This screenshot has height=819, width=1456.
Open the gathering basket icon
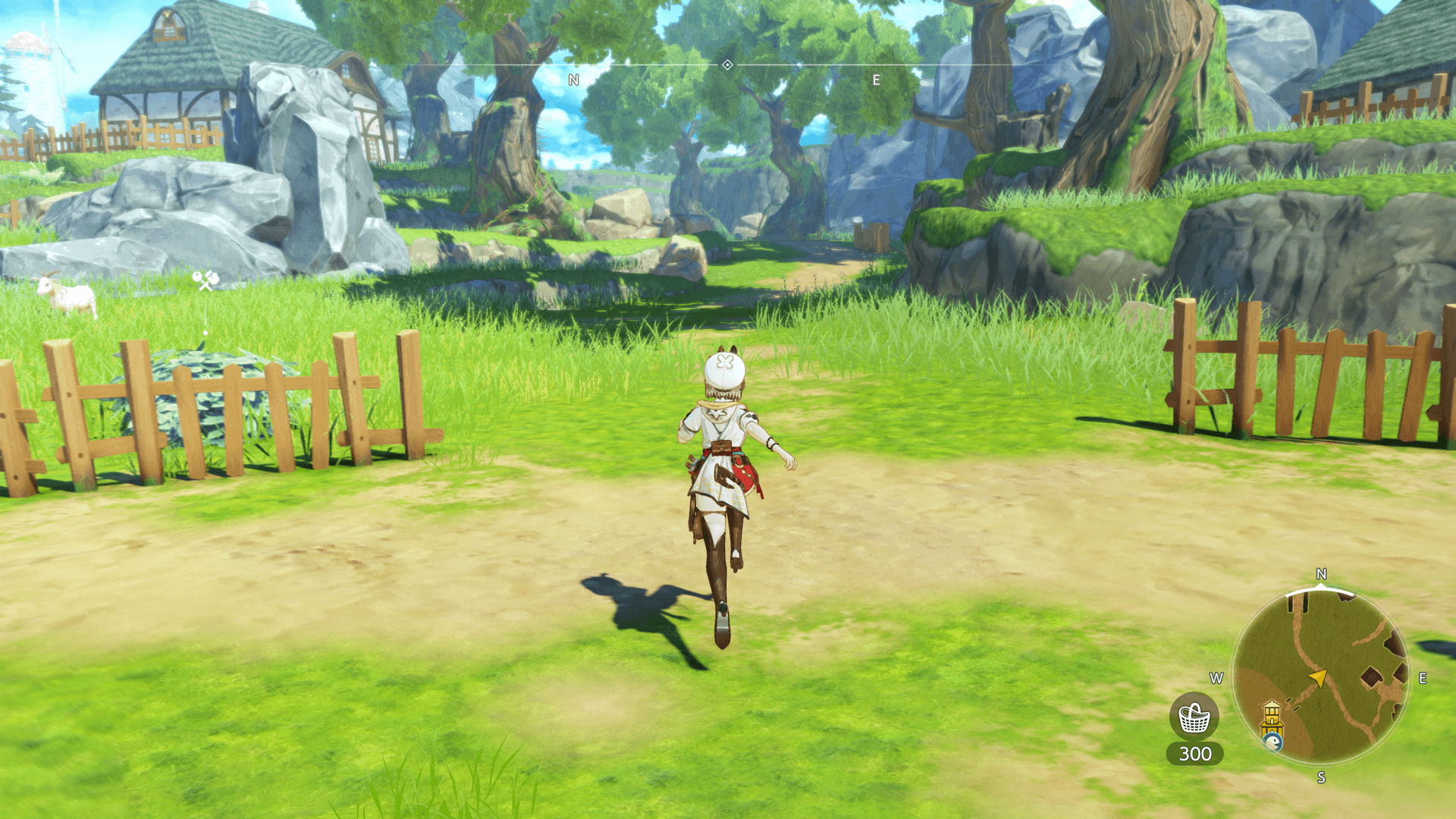click(x=1194, y=717)
